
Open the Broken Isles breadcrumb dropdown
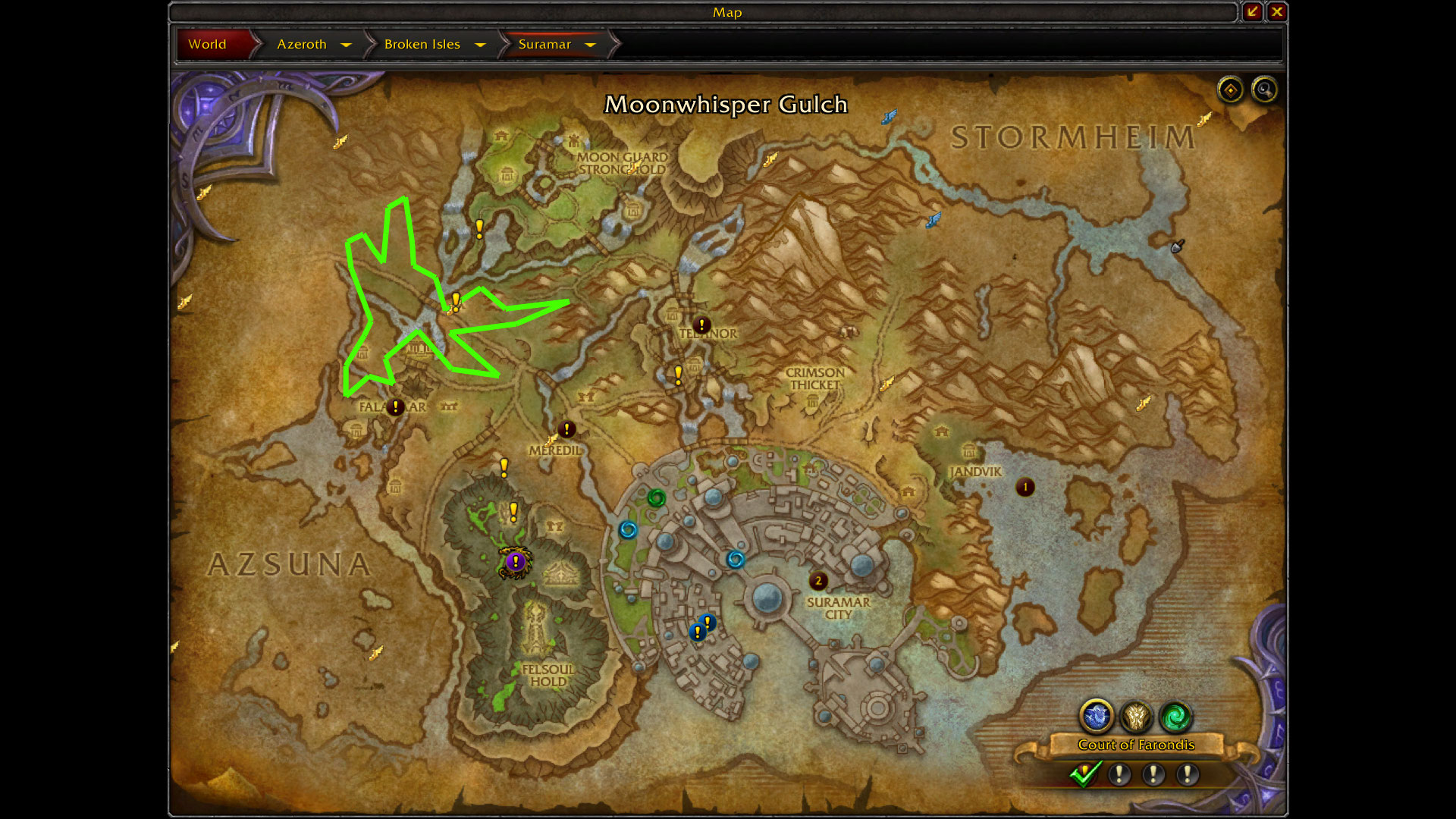480,45
